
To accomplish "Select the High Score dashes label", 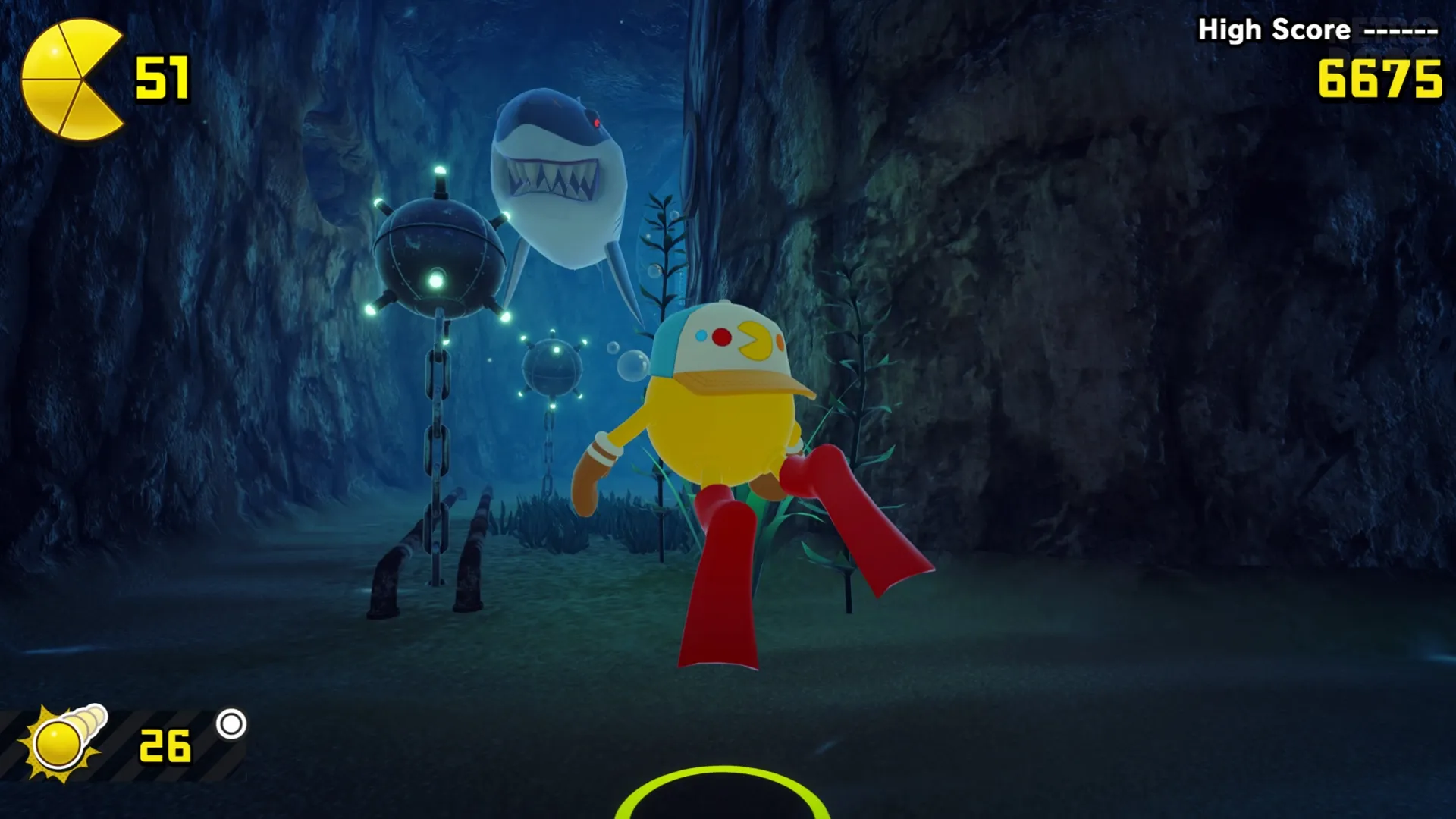I will pos(1399,30).
